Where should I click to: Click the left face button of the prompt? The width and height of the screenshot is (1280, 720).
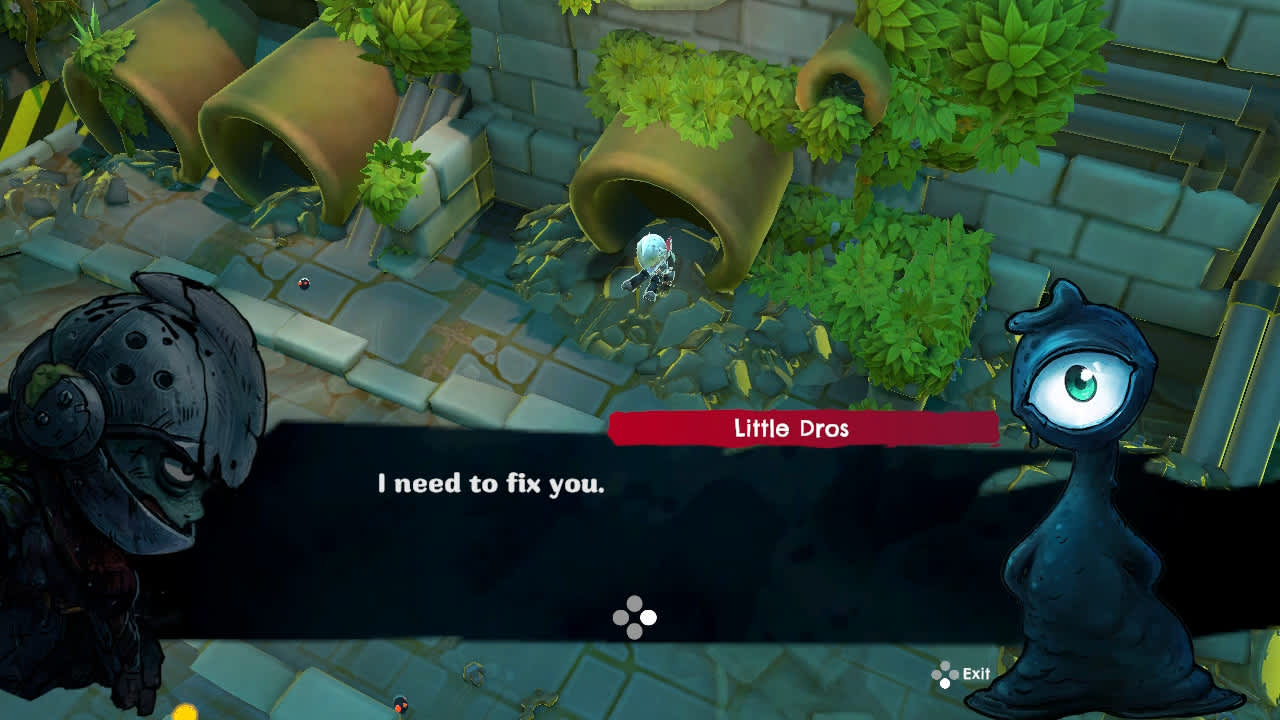pyautogui.click(x=621, y=617)
